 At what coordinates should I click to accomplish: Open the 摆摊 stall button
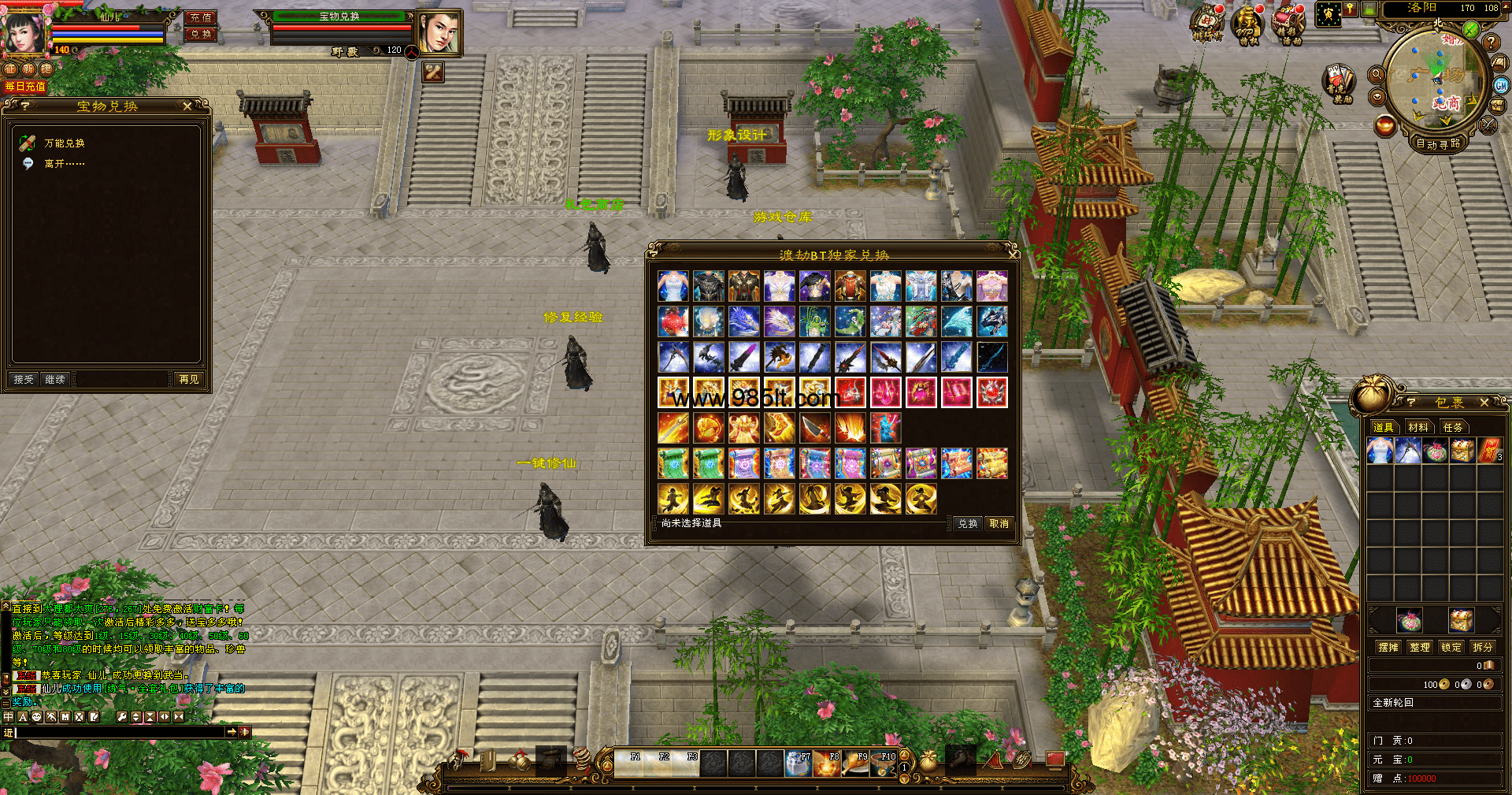[1388, 647]
